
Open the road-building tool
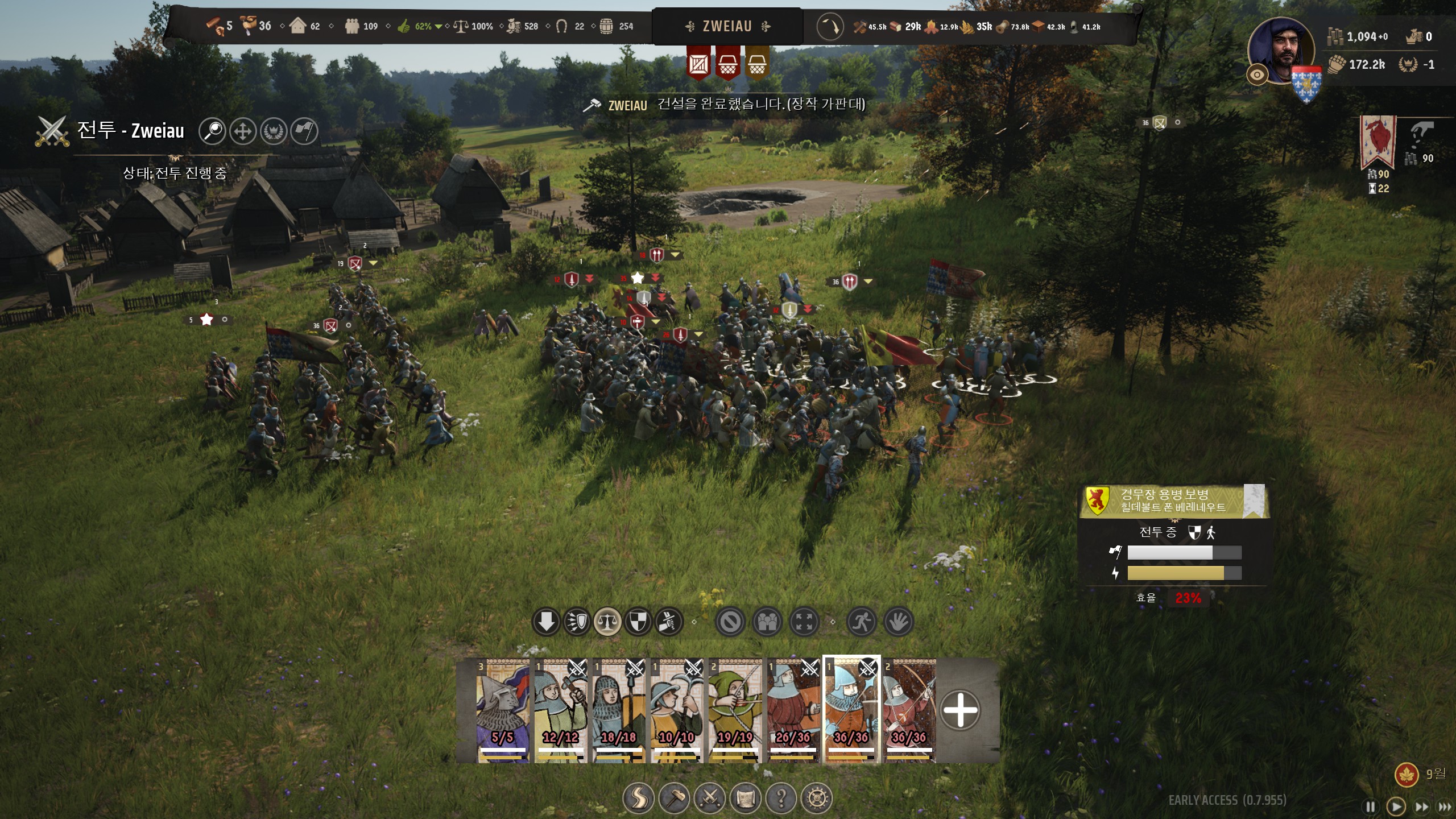(x=638, y=799)
